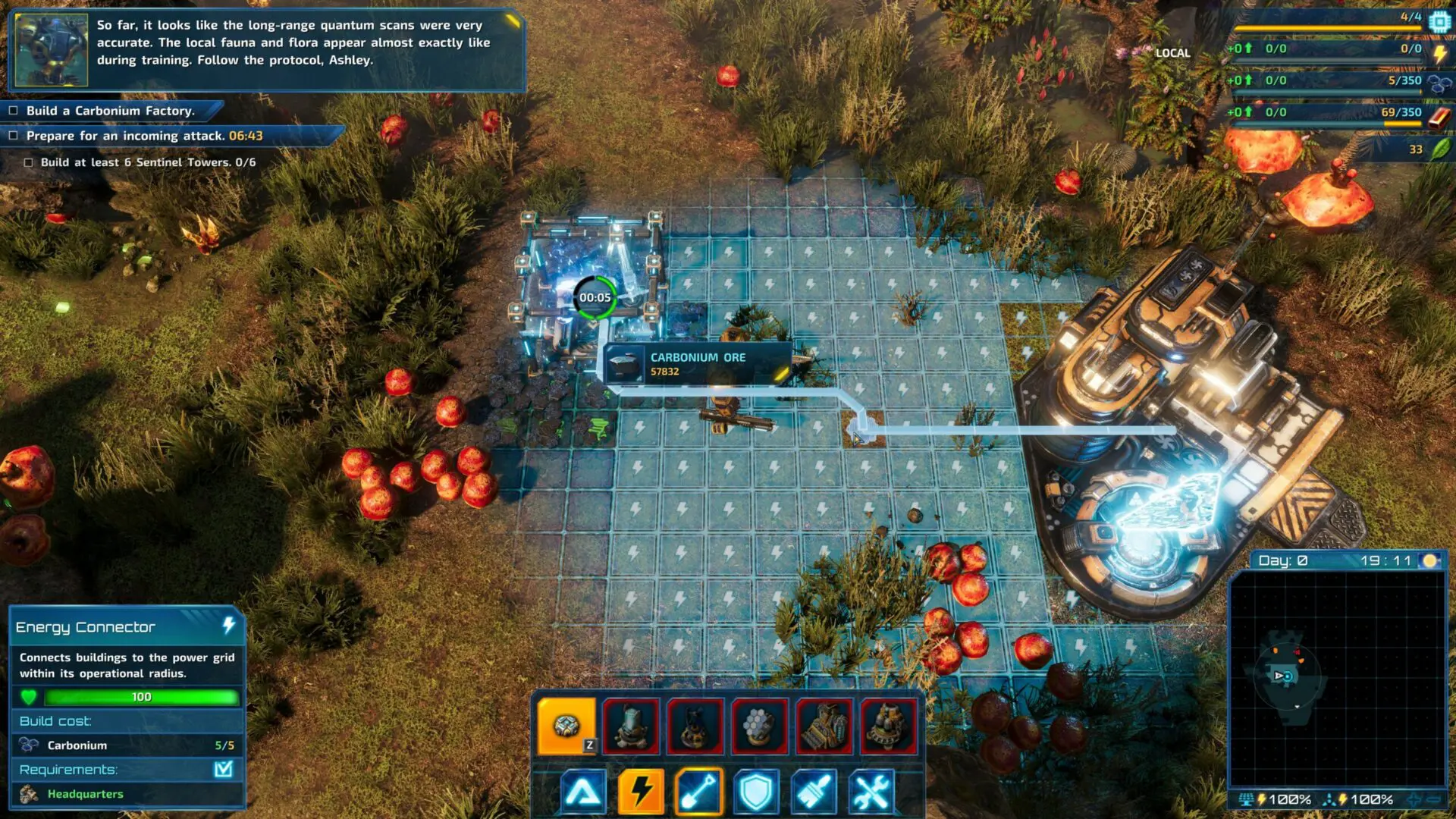Switch to the shovel resources category
Image resolution: width=1456 pixels, height=819 pixels.
pyautogui.click(x=698, y=792)
